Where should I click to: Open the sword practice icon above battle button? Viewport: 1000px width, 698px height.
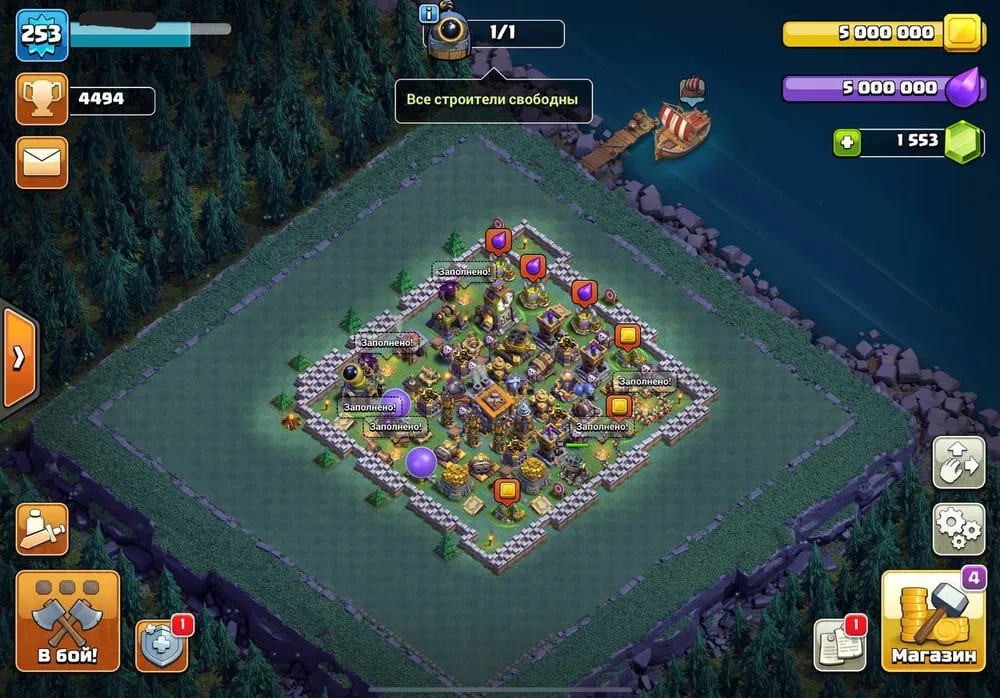point(42,528)
